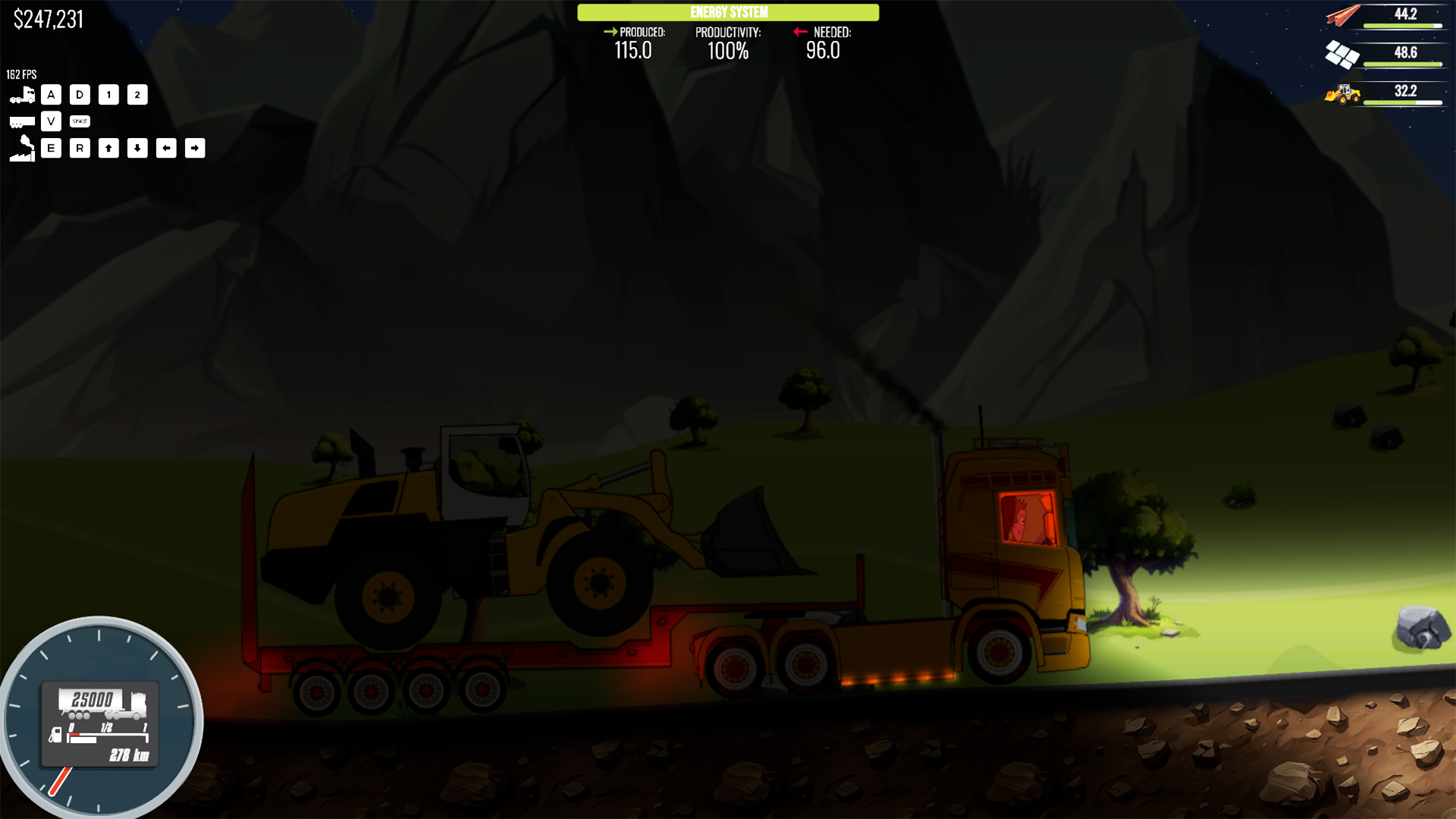The height and width of the screenshot is (819, 1456).
Task: Toggle the SPACE handbrake keybind button
Action: point(79,121)
